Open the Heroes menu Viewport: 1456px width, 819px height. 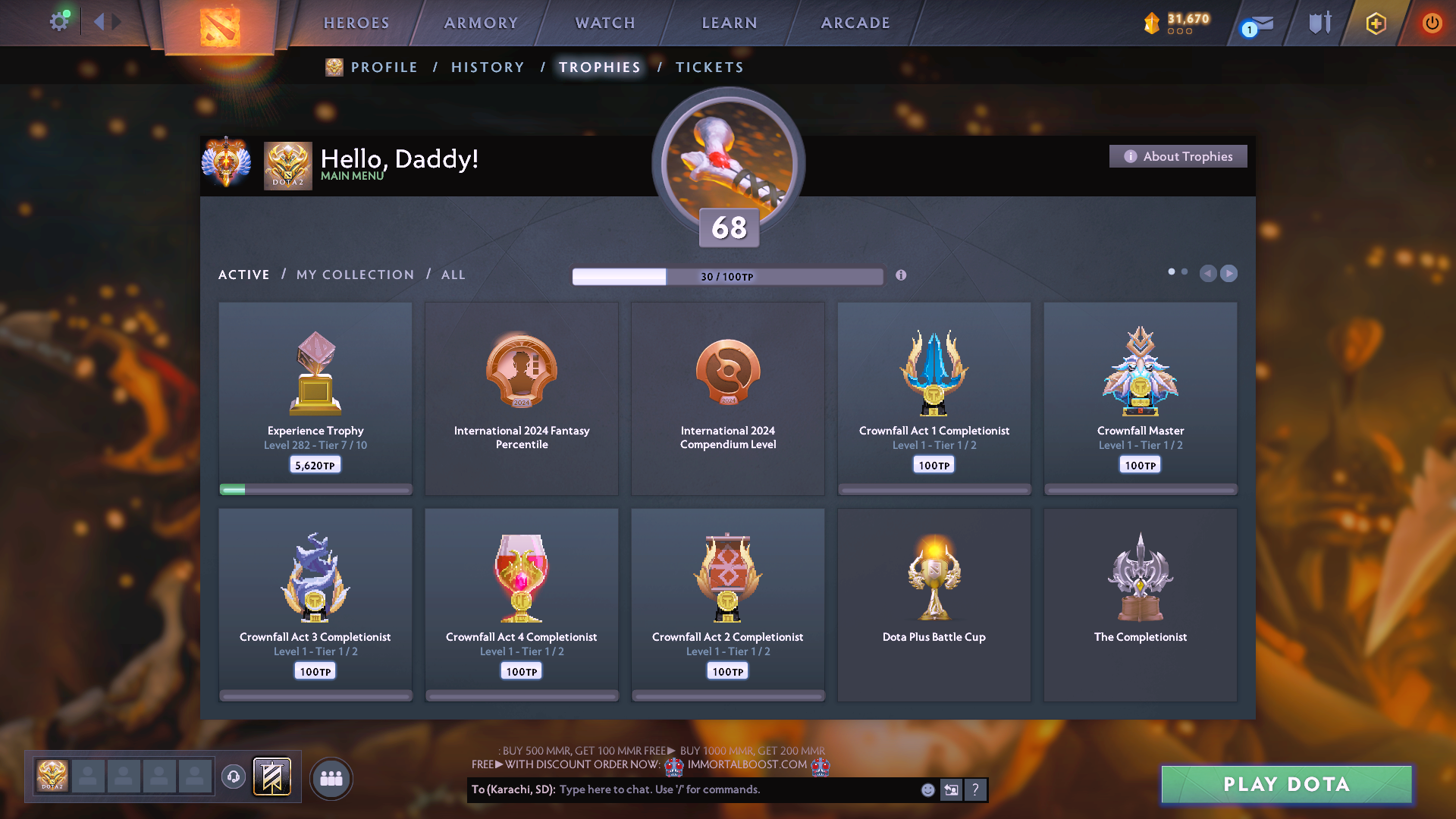coord(356,23)
